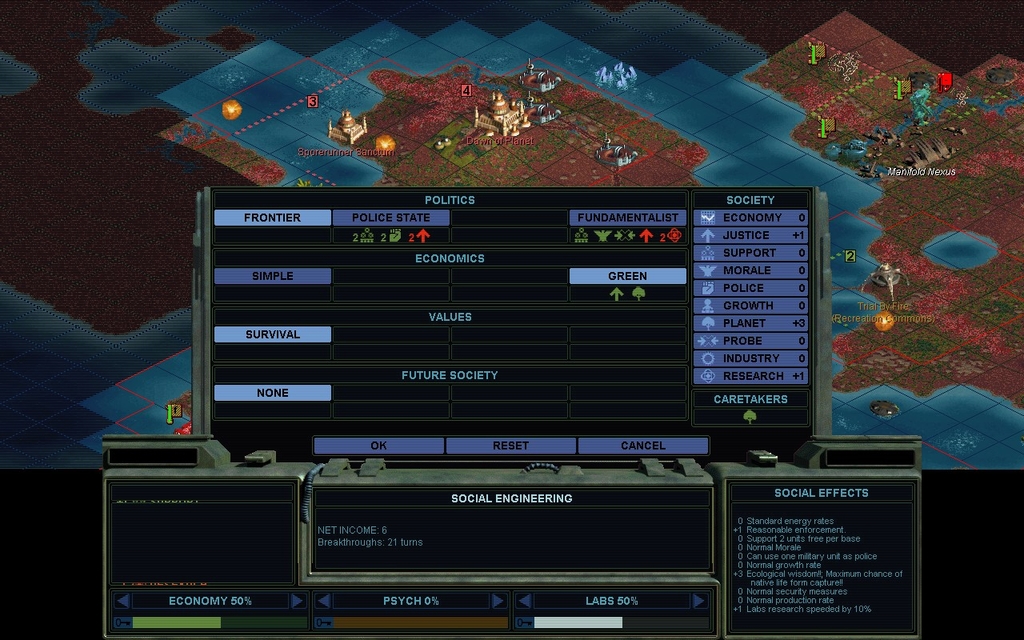Raise the Psych allocation with right arrow
Viewport: 1024px width, 640px height.
[x=497, y=601]
